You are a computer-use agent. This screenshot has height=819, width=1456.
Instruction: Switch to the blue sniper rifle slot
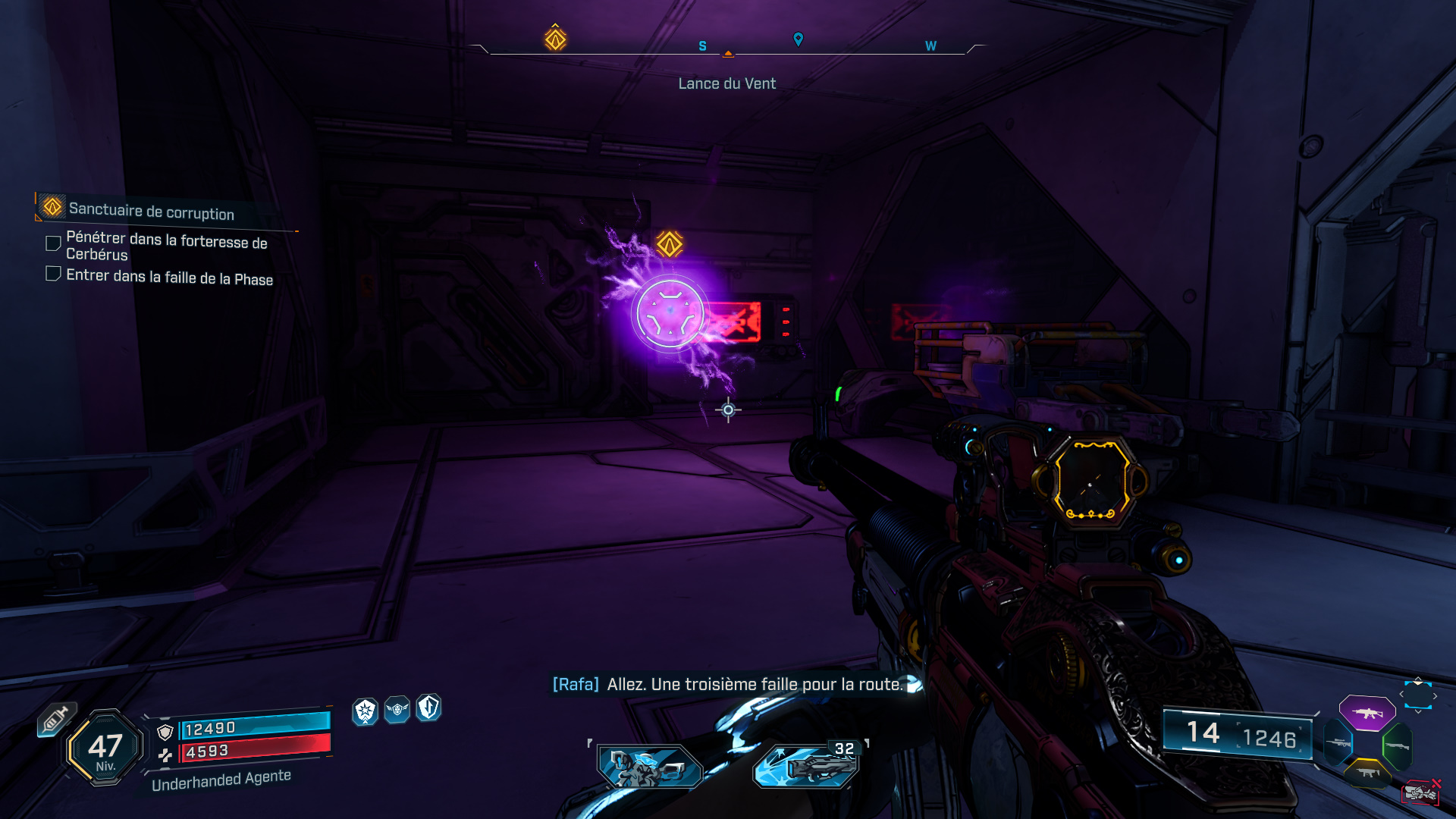pos(1338,742)
